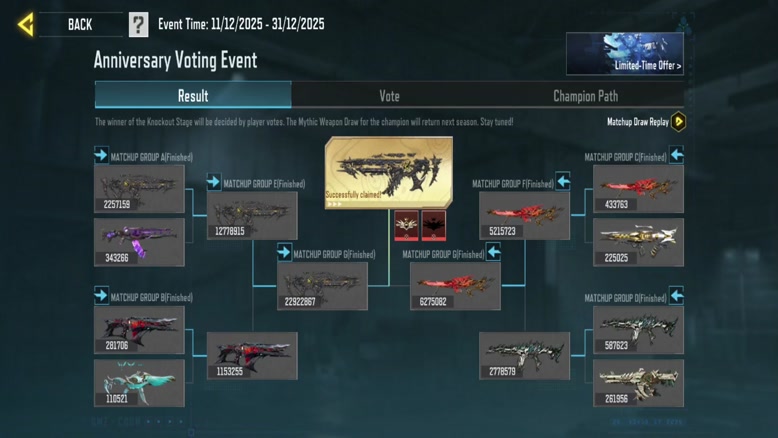Open the Limited-Time Offer banner
The width and height of the screenshot is (778, 438).
[x=624, y=54]
